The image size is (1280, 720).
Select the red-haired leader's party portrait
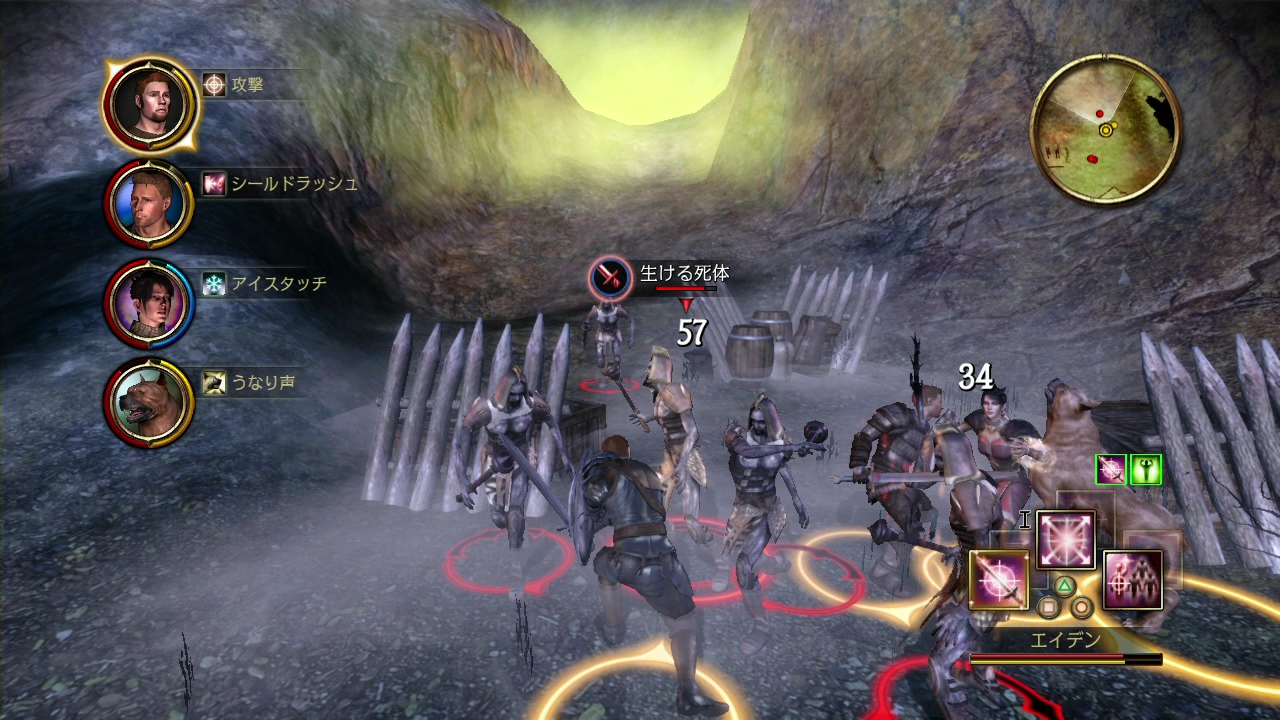click(x=149, y=103)
